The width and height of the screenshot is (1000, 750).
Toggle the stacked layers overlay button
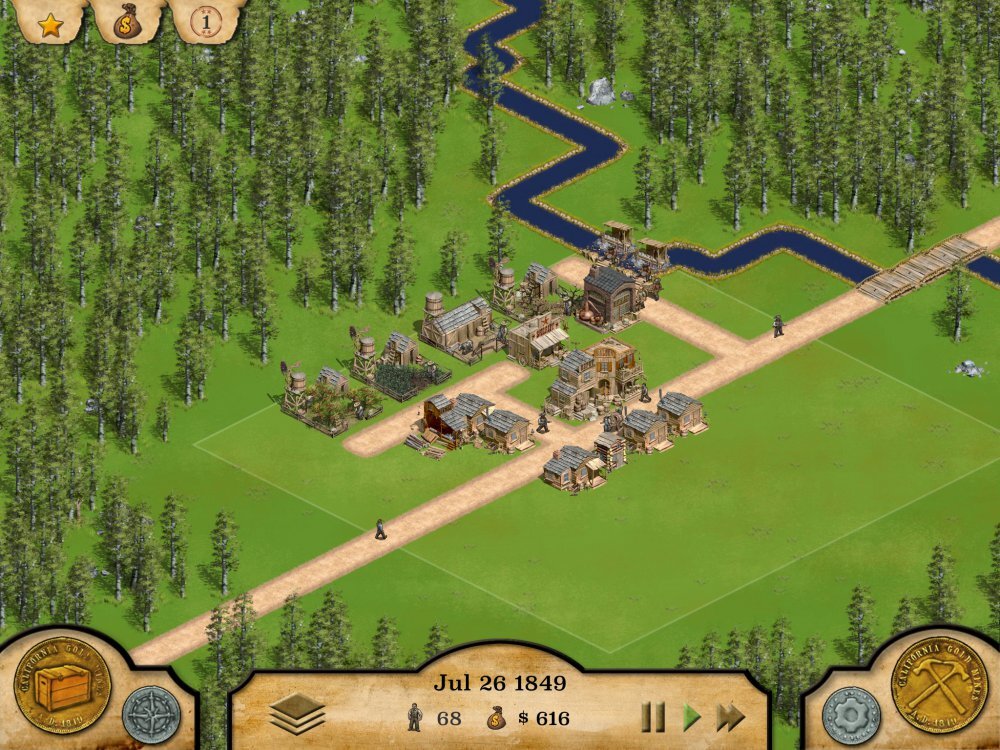[x=297, y=714]
